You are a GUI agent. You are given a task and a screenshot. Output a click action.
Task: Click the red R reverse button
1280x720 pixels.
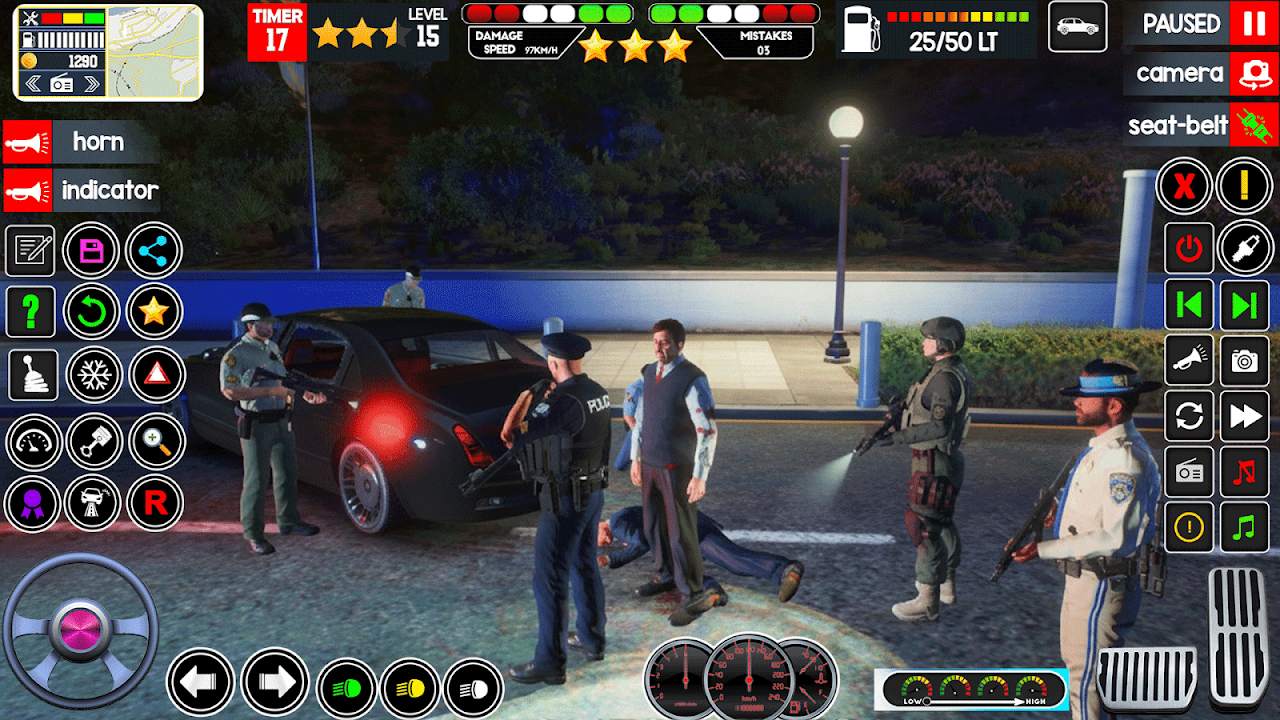pyautogui.click(x=156, y=502)
